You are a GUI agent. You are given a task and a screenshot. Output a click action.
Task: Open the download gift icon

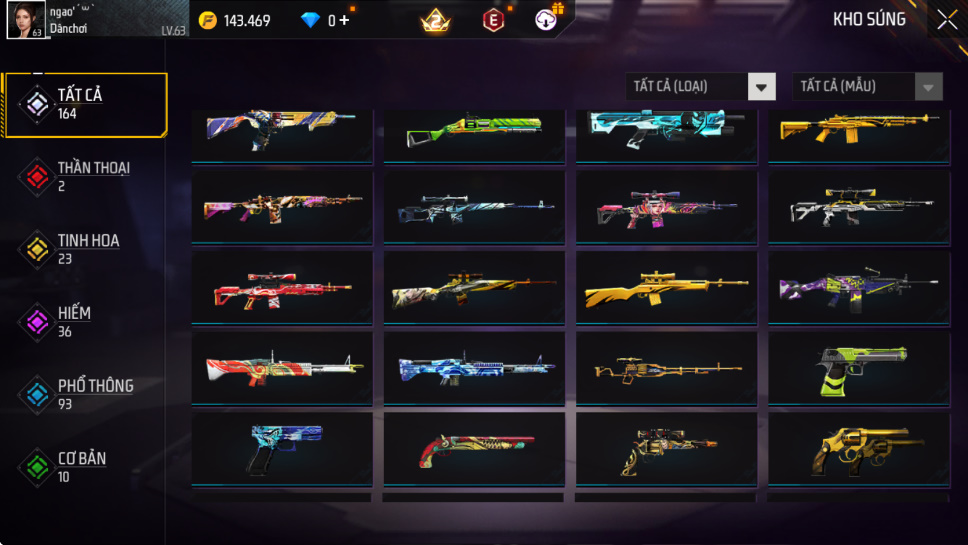point(547,19)
